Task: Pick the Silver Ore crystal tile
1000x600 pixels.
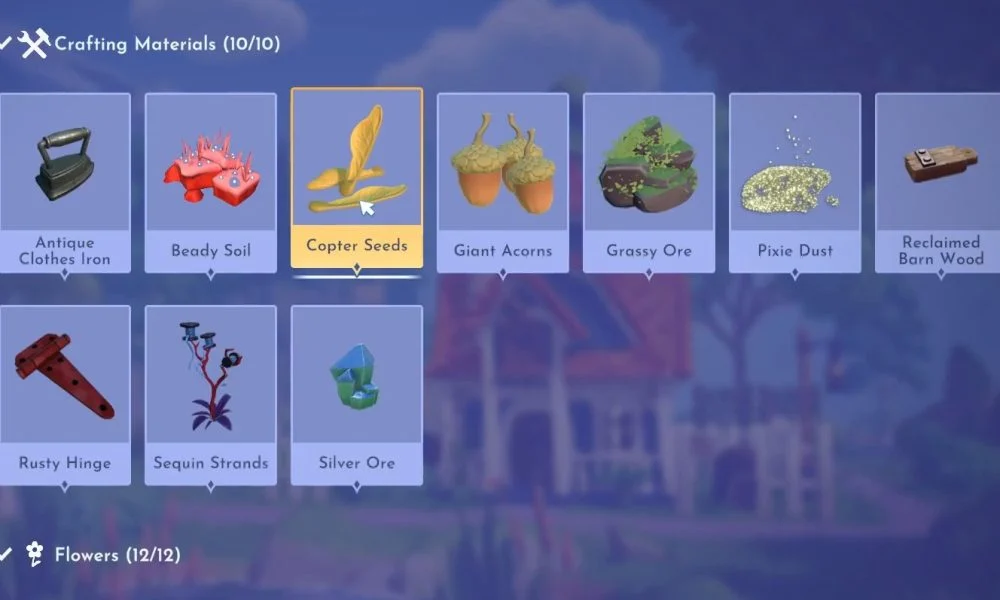Action: coord(357,393)
